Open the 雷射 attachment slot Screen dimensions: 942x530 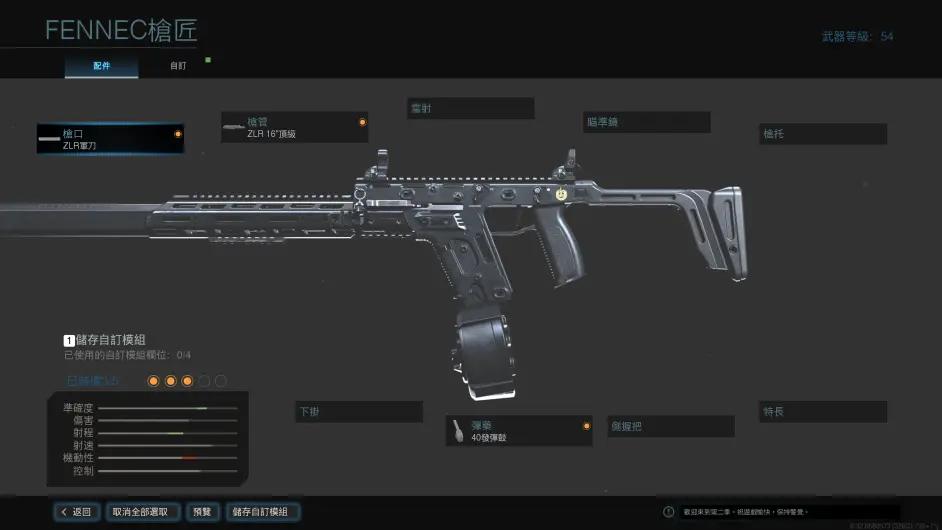coord(470,108)
